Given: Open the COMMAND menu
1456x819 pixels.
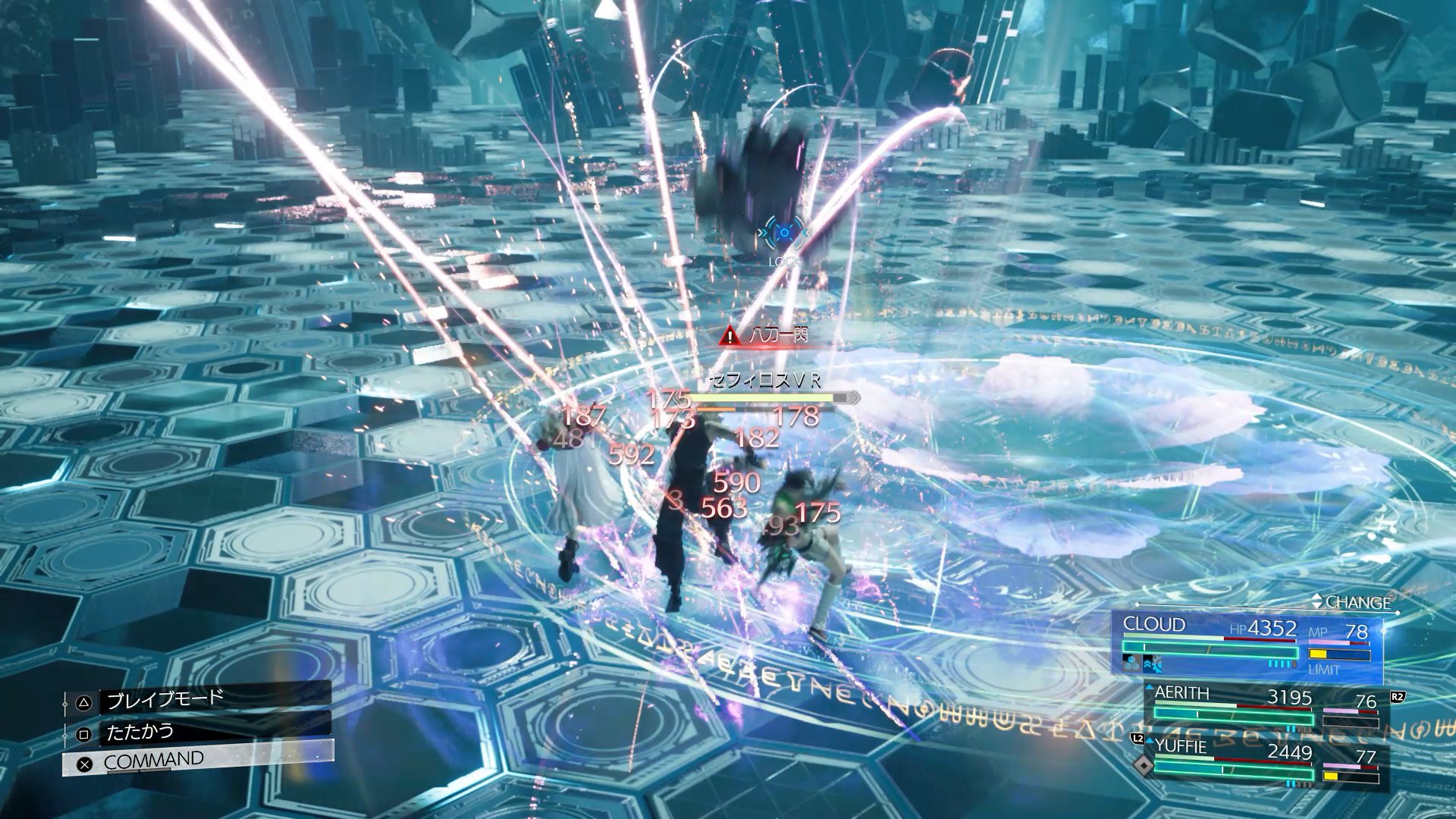Looking at the screenshot, I should (x=197, y=761).
